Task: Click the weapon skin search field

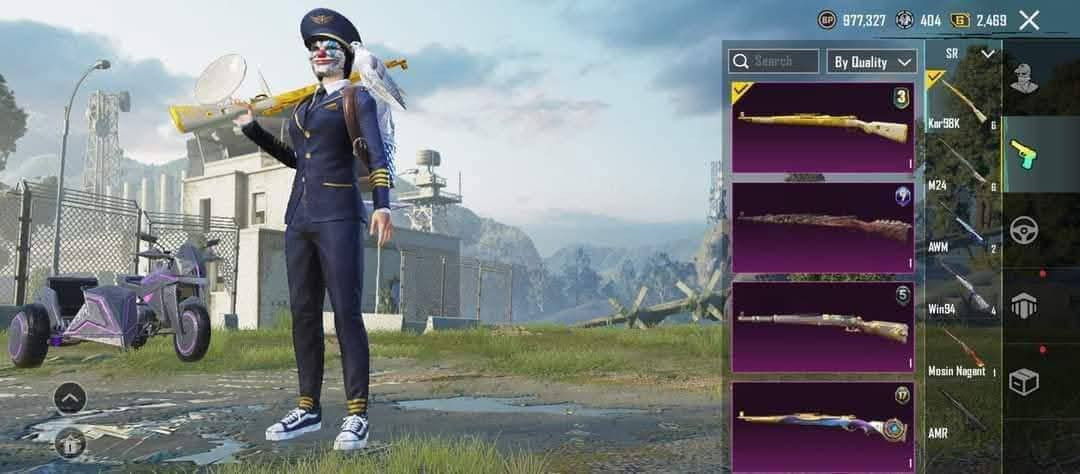Action: coord(773,62)
